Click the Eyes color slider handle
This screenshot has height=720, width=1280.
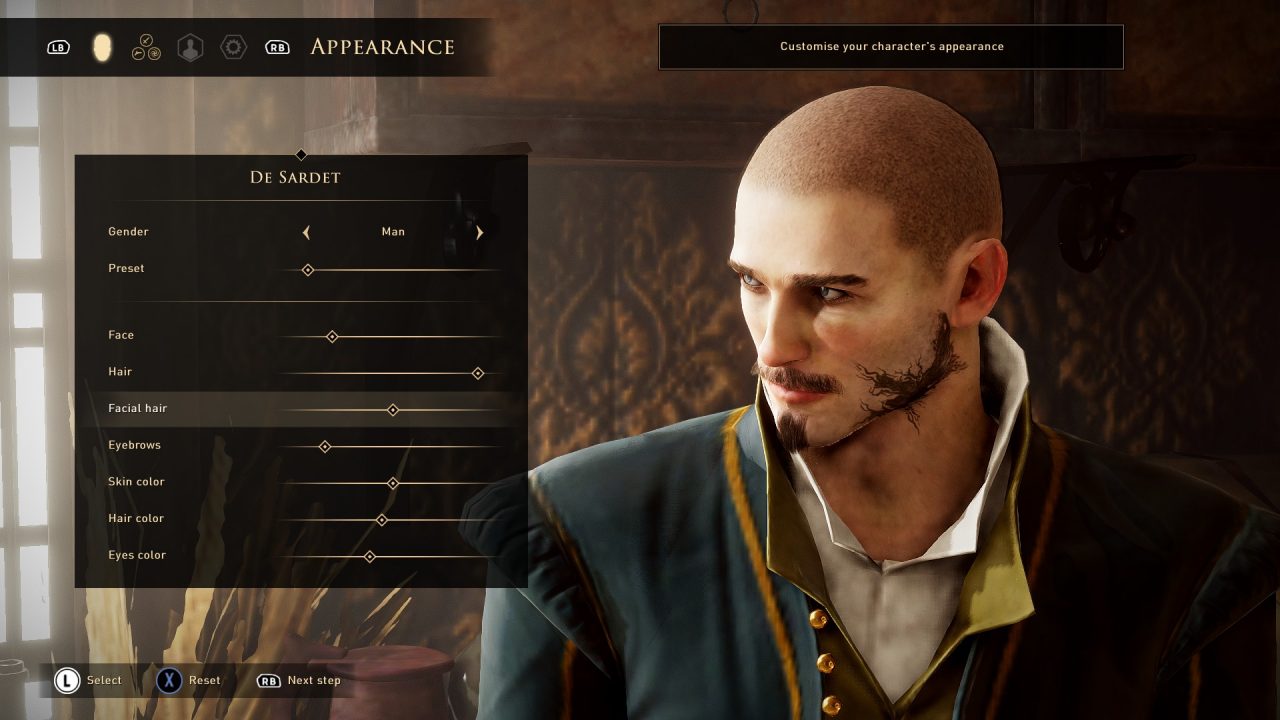[370, 556]
